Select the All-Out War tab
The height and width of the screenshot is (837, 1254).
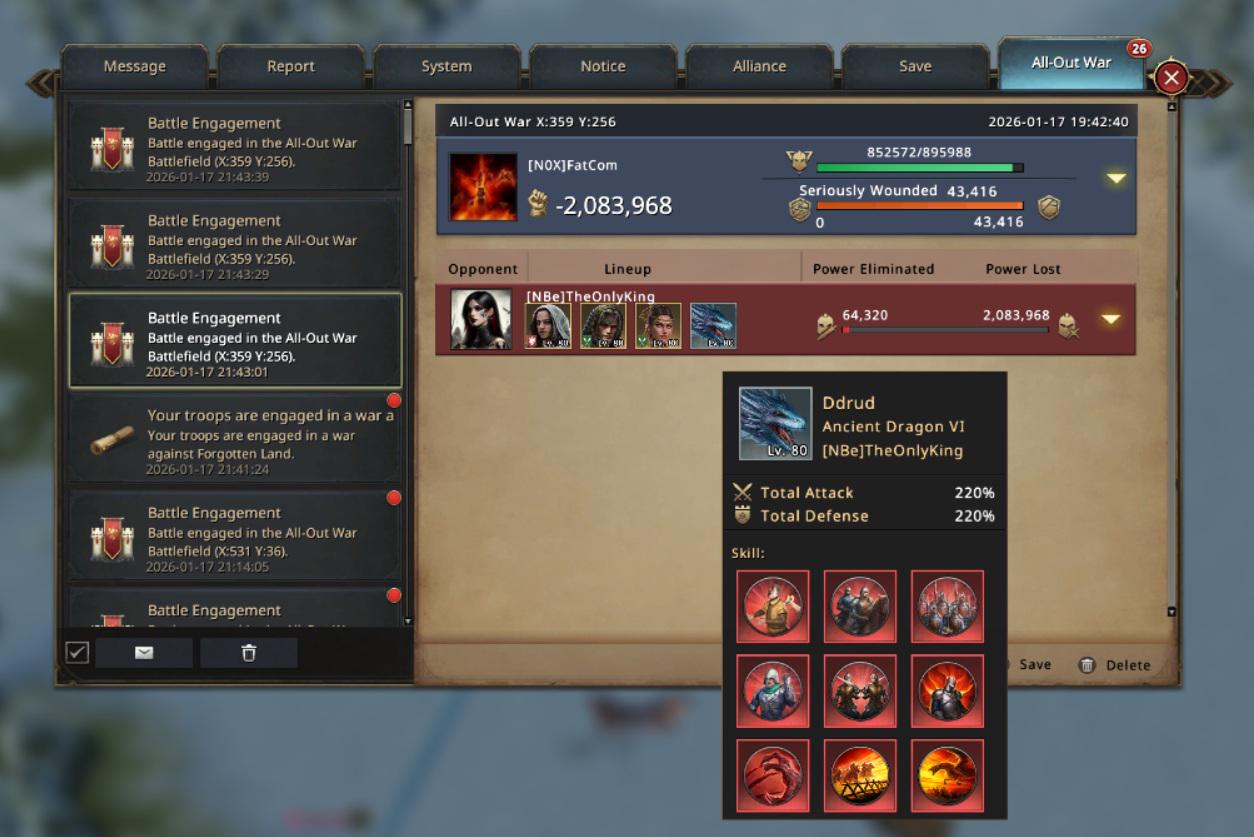click(x=1071, y=63)
